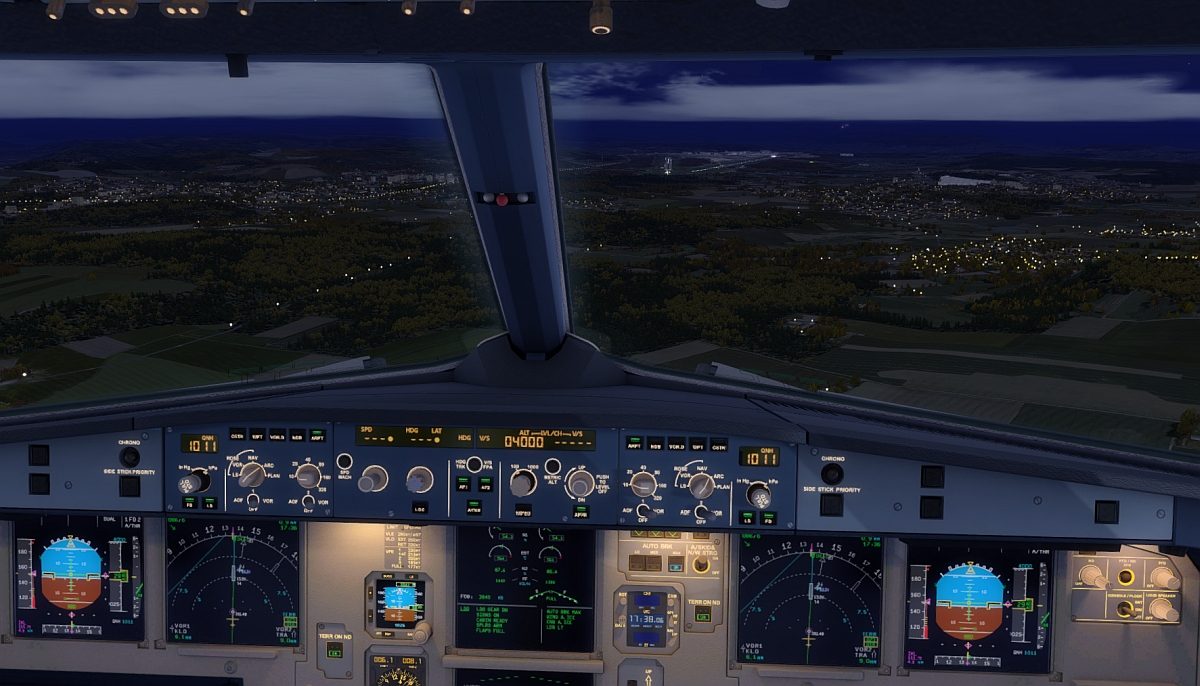Viewport: 1200px width, 686px height.
Task: Engage the AP2 autopilot button
Action: [x=485, y=483]
